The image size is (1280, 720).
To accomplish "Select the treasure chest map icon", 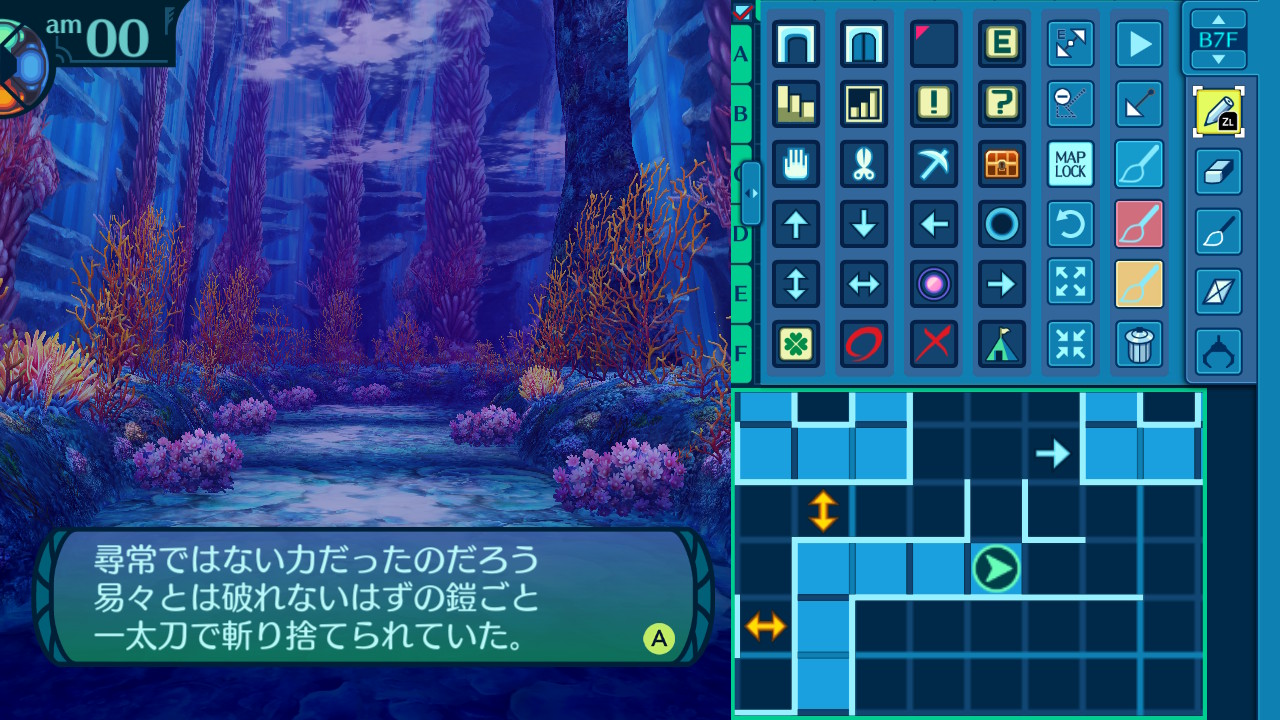I will pos(1002,164).
